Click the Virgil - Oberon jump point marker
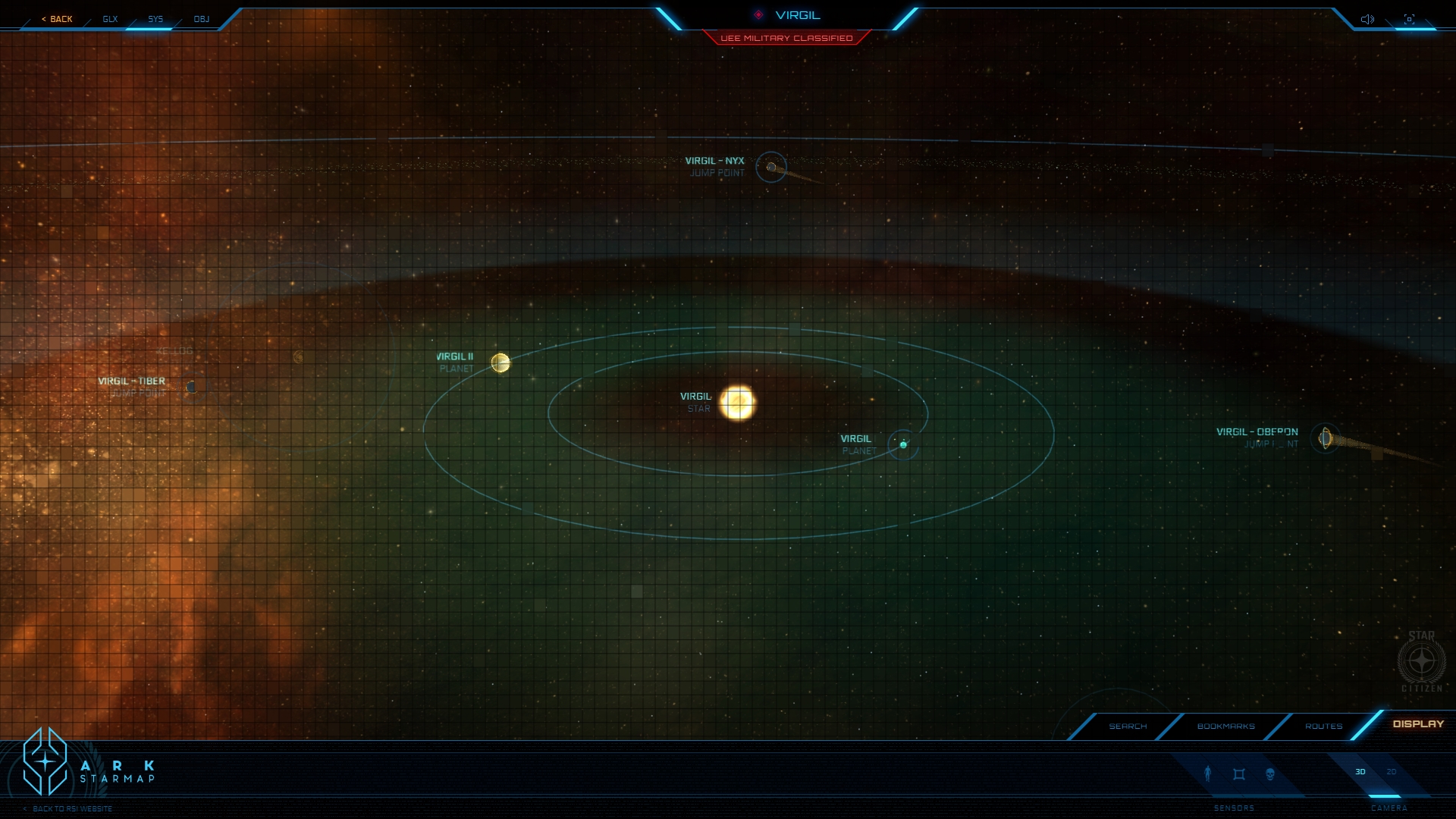Screen dimensions: 1456x819 (x=1325, y=438)
